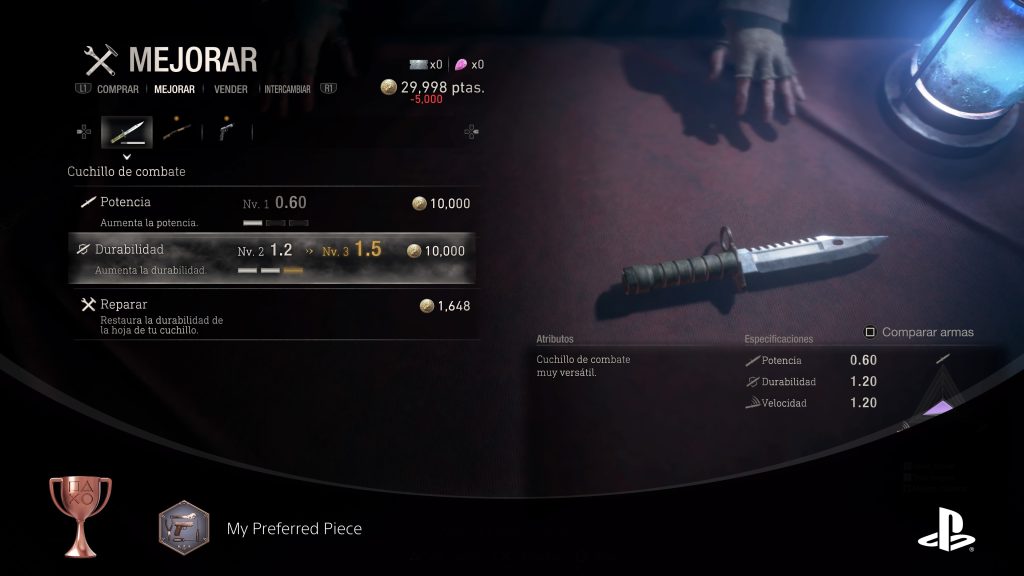This screenshot has height=576, width=1024.
Task: Open the Vender tab
Action: (x=231, y=89)
